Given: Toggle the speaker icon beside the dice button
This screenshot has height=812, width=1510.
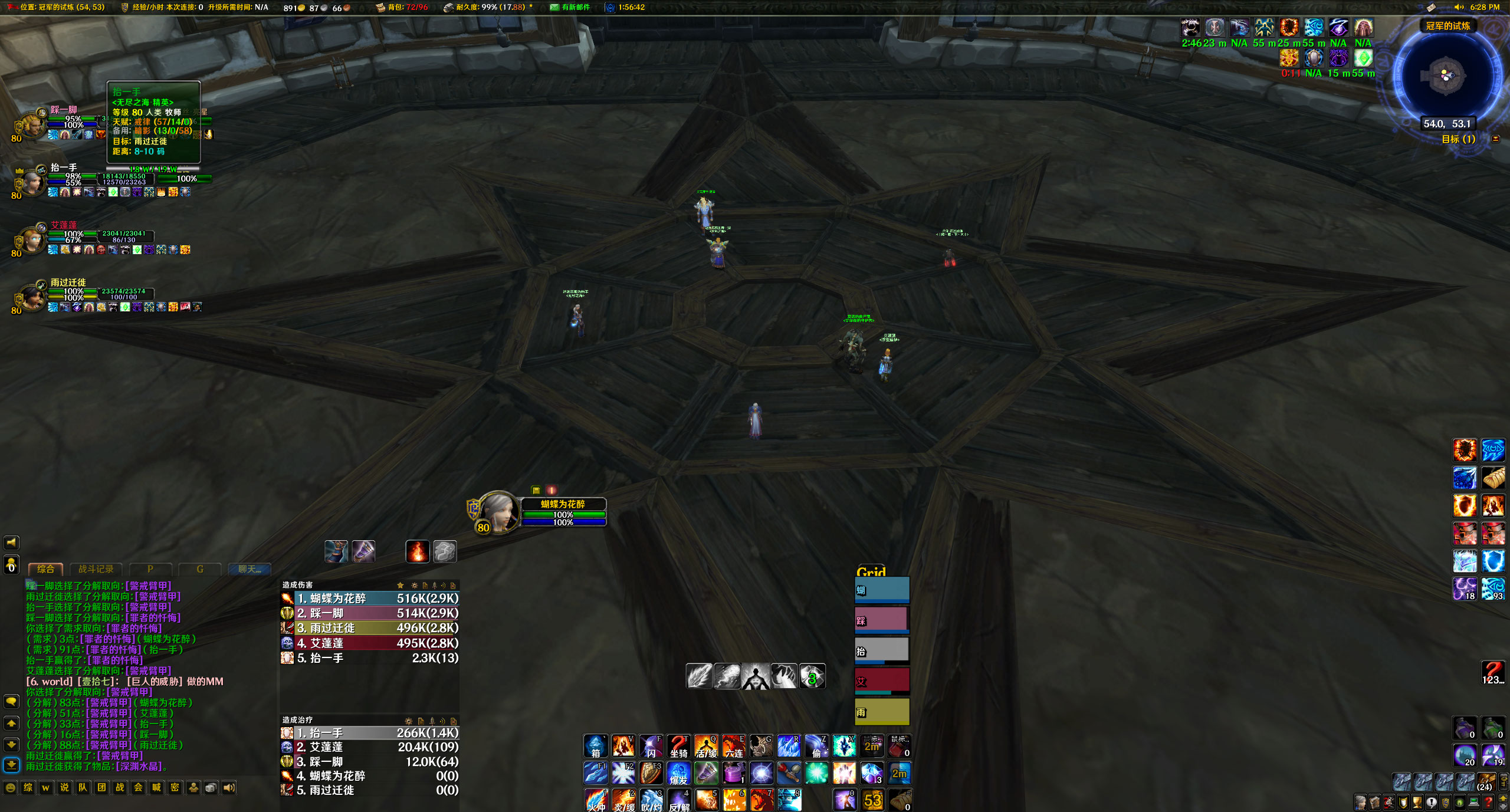Looking at the screenshot, I should tap(229, 787).
